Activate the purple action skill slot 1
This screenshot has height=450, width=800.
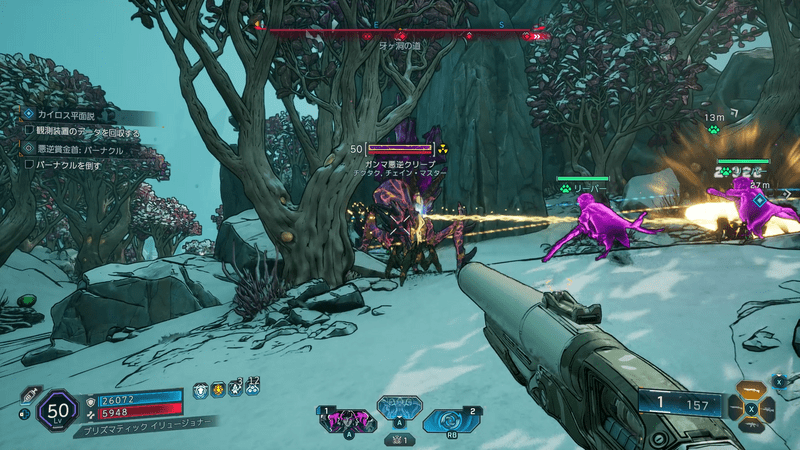pos(347,420)
